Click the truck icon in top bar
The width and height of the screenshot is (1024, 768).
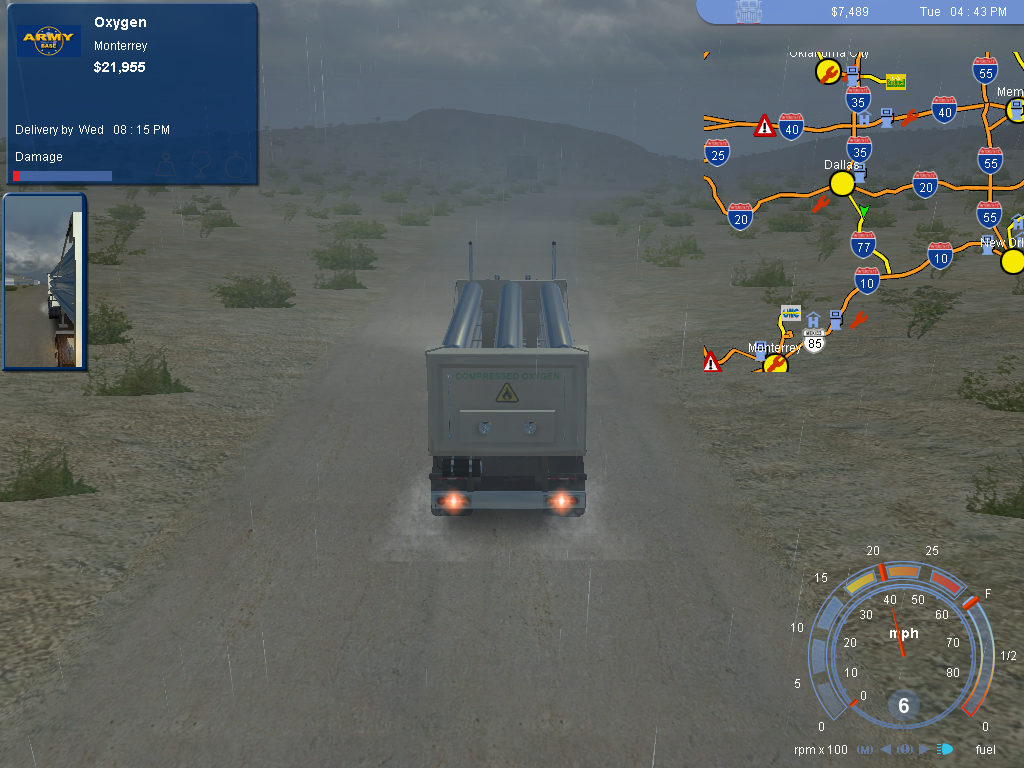[748, 11]
